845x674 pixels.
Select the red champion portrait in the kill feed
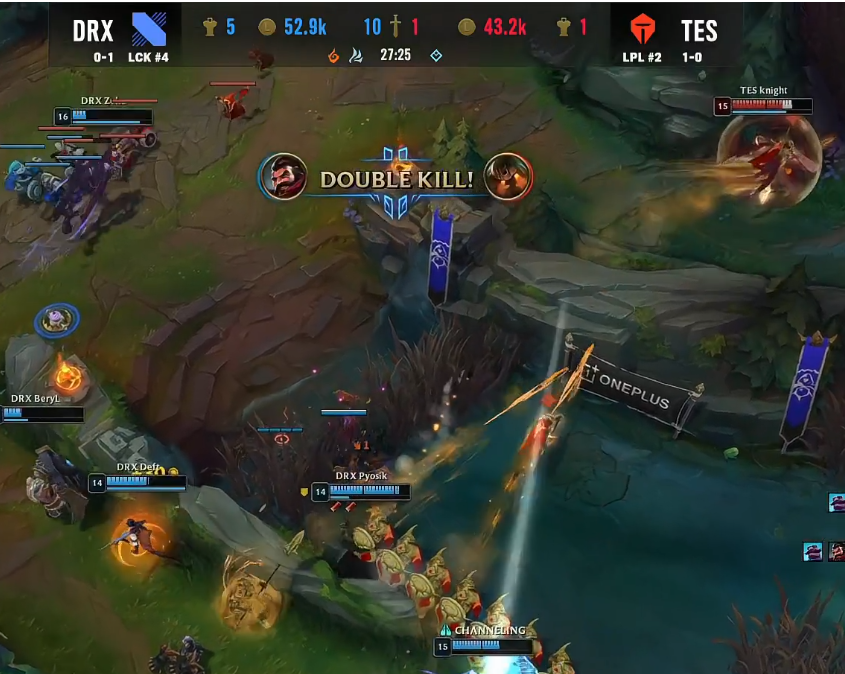click(x=836, y=551)
